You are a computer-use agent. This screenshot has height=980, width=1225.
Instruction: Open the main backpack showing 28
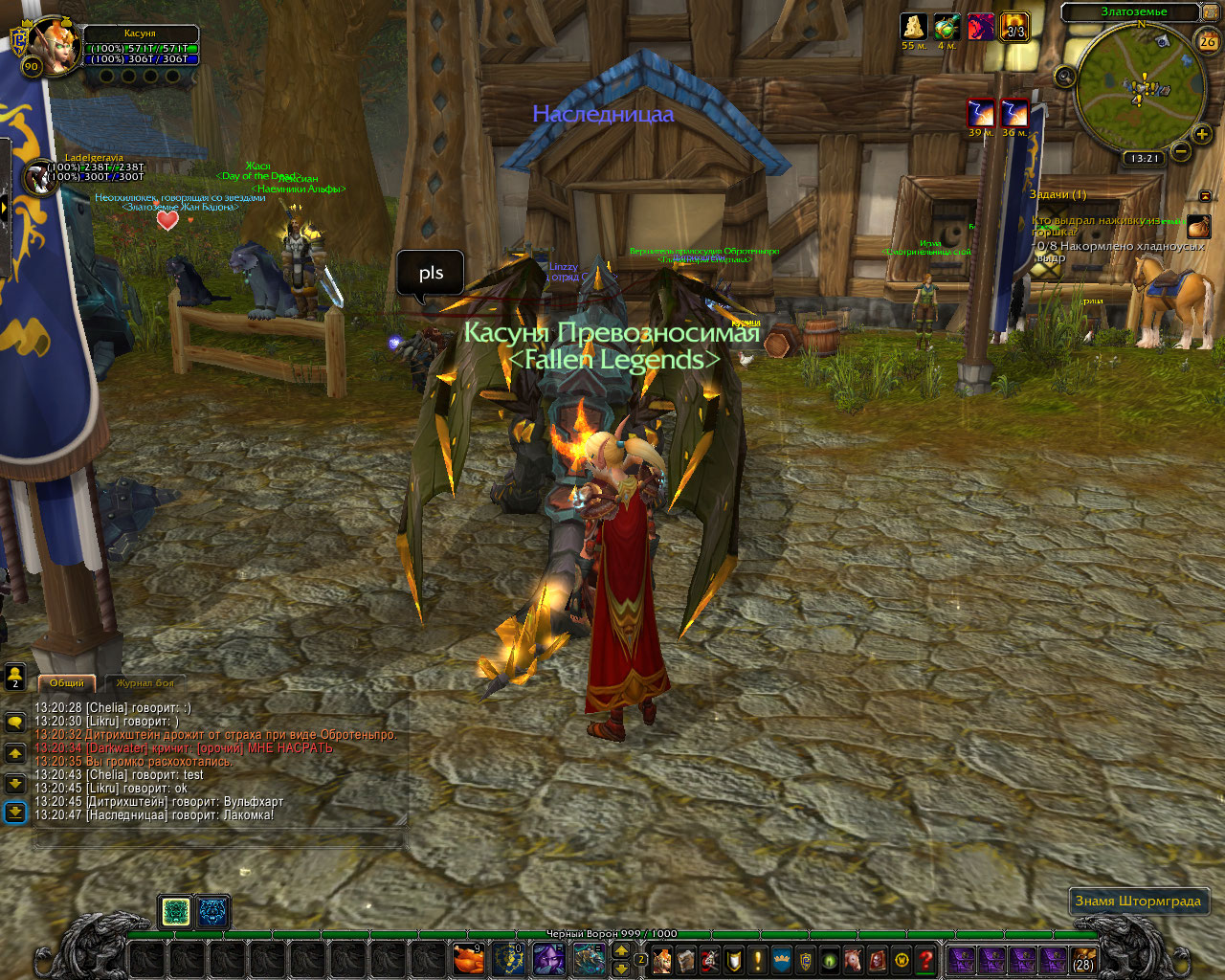(1083, 959)
